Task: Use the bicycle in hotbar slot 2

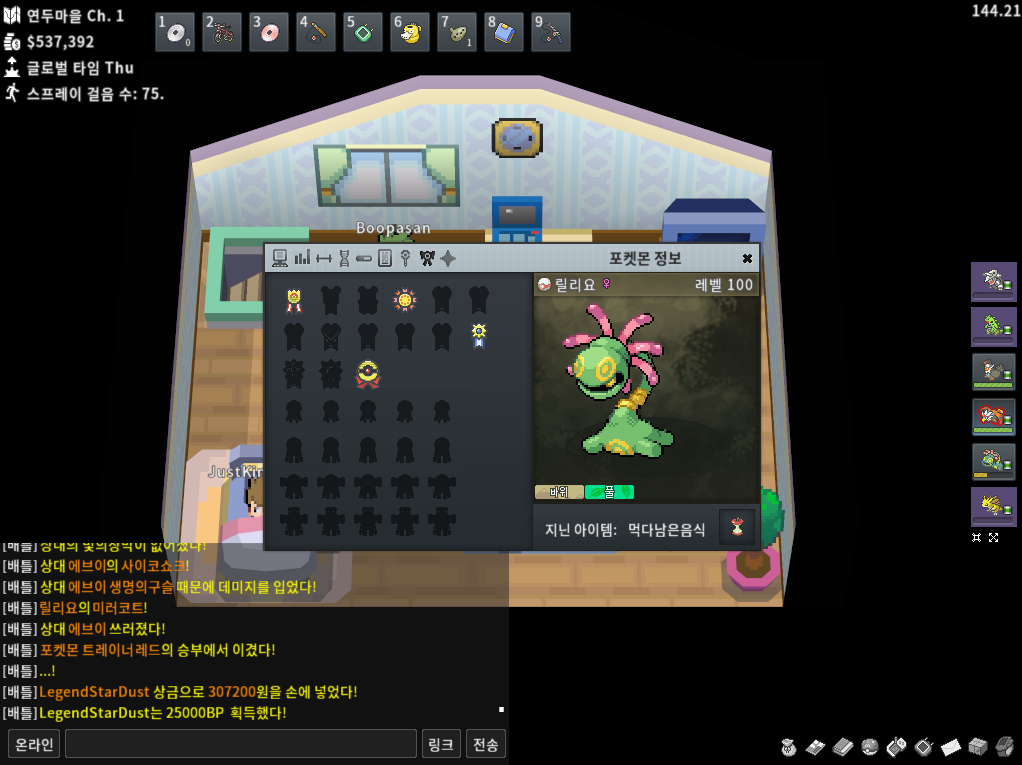Action: (222, 33)
